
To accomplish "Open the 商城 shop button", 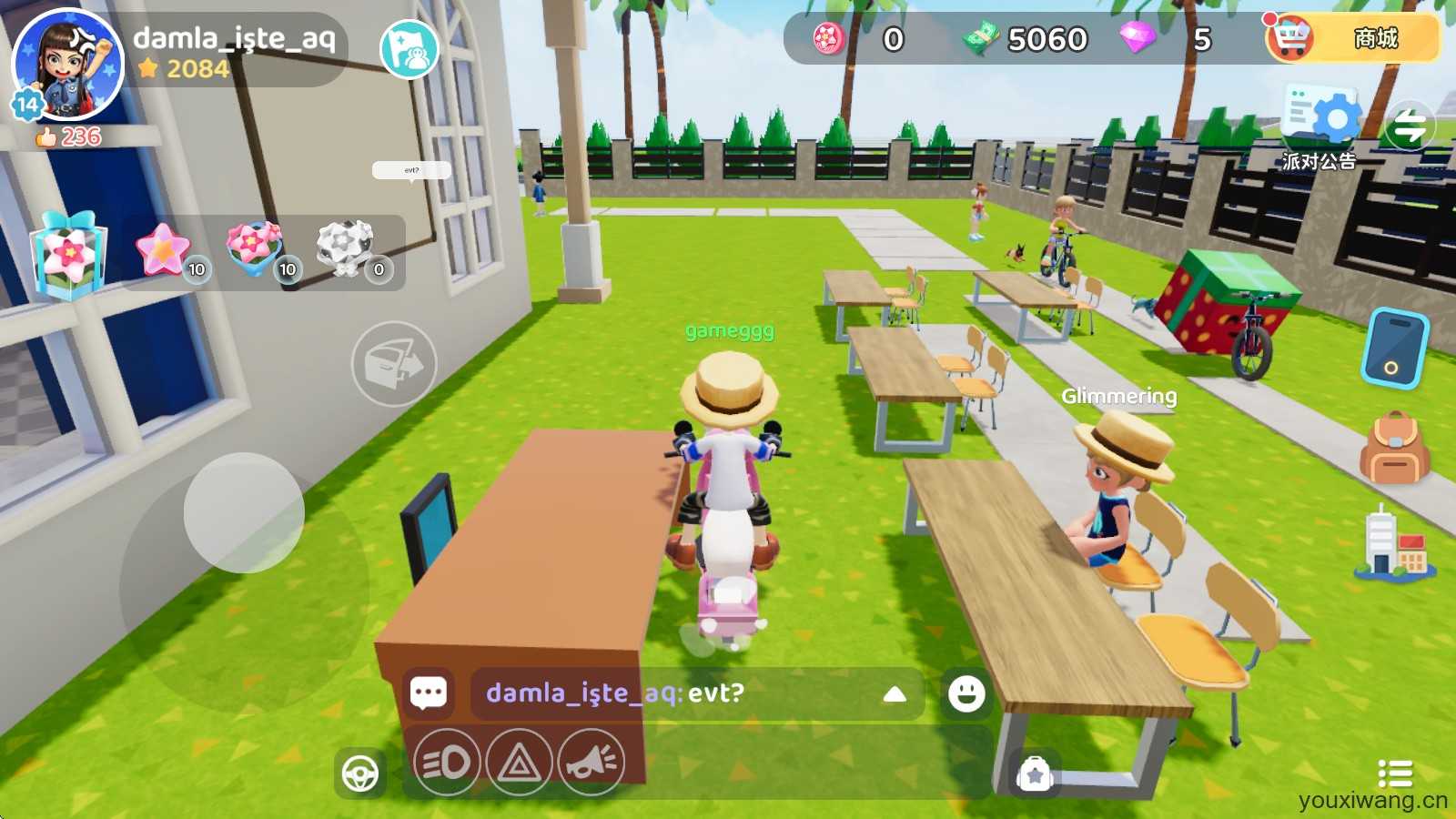I will [1353, 38].
